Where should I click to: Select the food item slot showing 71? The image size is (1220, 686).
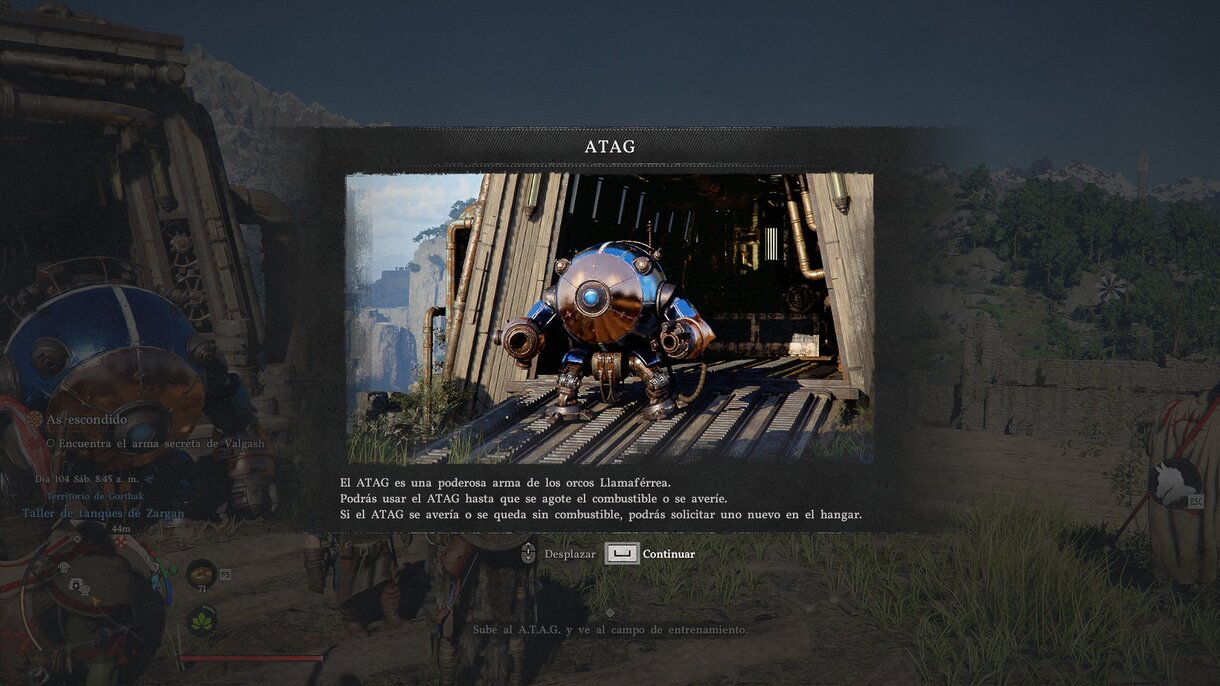coord(201,573)
